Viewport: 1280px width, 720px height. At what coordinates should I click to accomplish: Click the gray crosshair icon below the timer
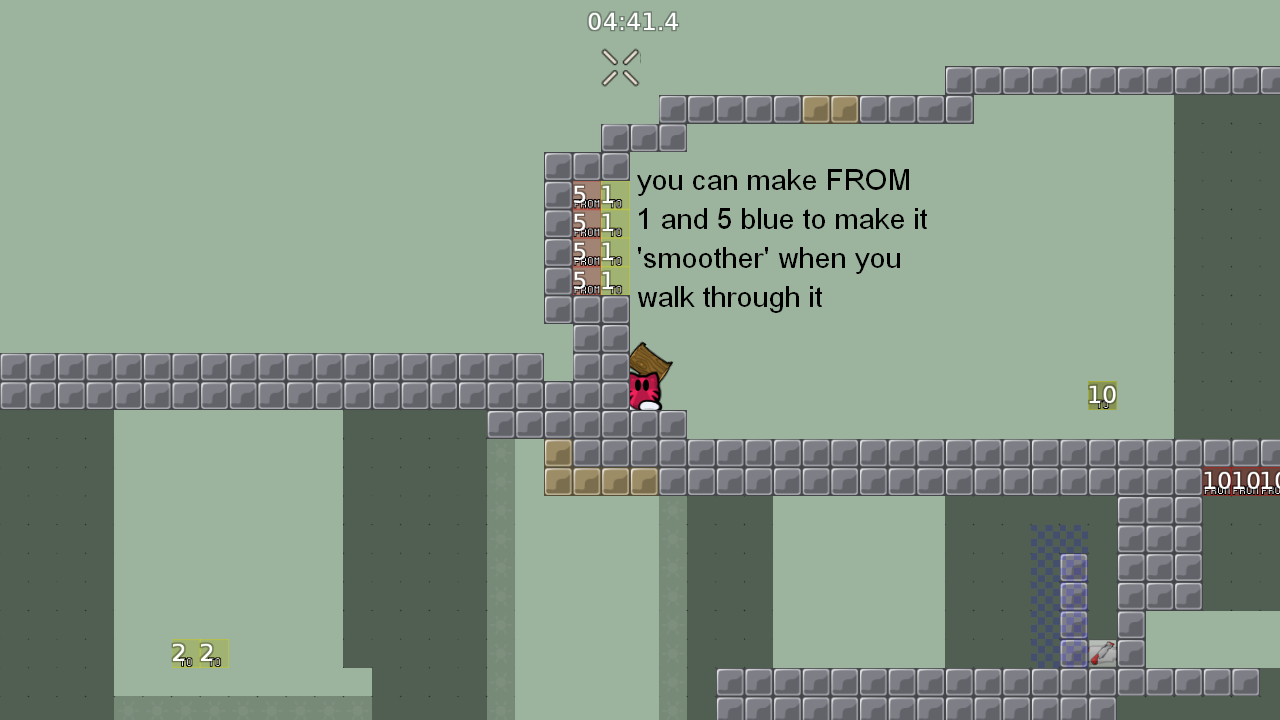(620, 66)
